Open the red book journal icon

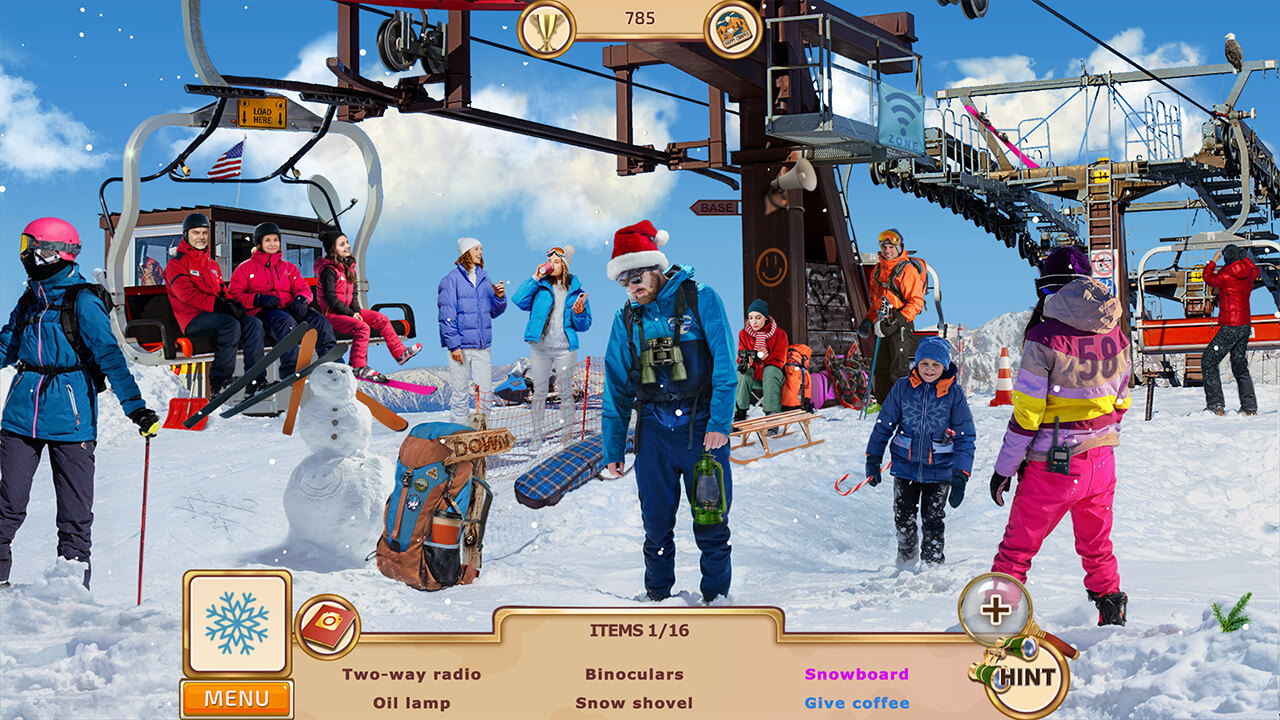(326, 627)
